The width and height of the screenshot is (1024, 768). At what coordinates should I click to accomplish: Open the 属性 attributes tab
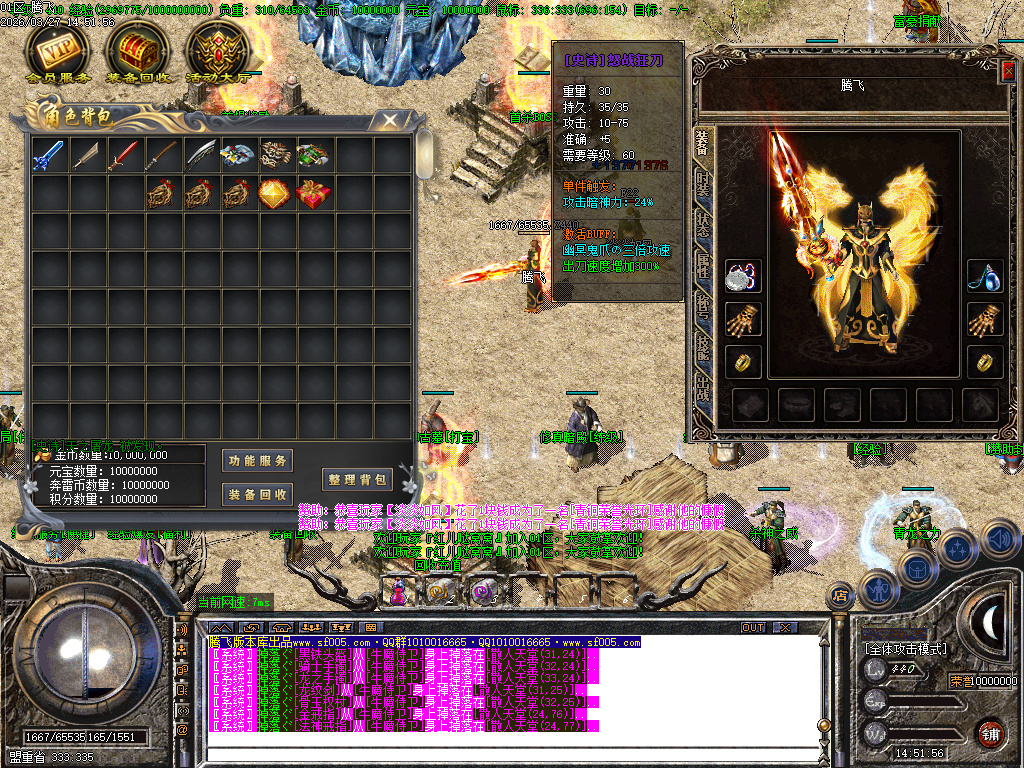(x=703, y=262)
